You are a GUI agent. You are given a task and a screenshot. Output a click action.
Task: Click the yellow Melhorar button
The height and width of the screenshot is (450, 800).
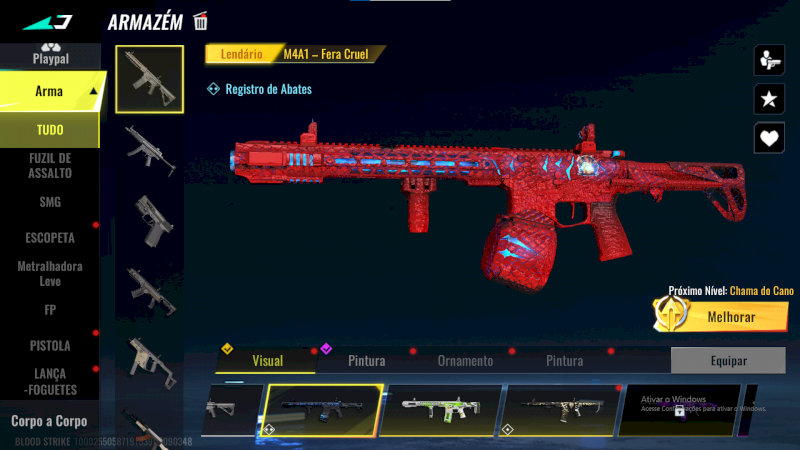(x=718, y=317)
